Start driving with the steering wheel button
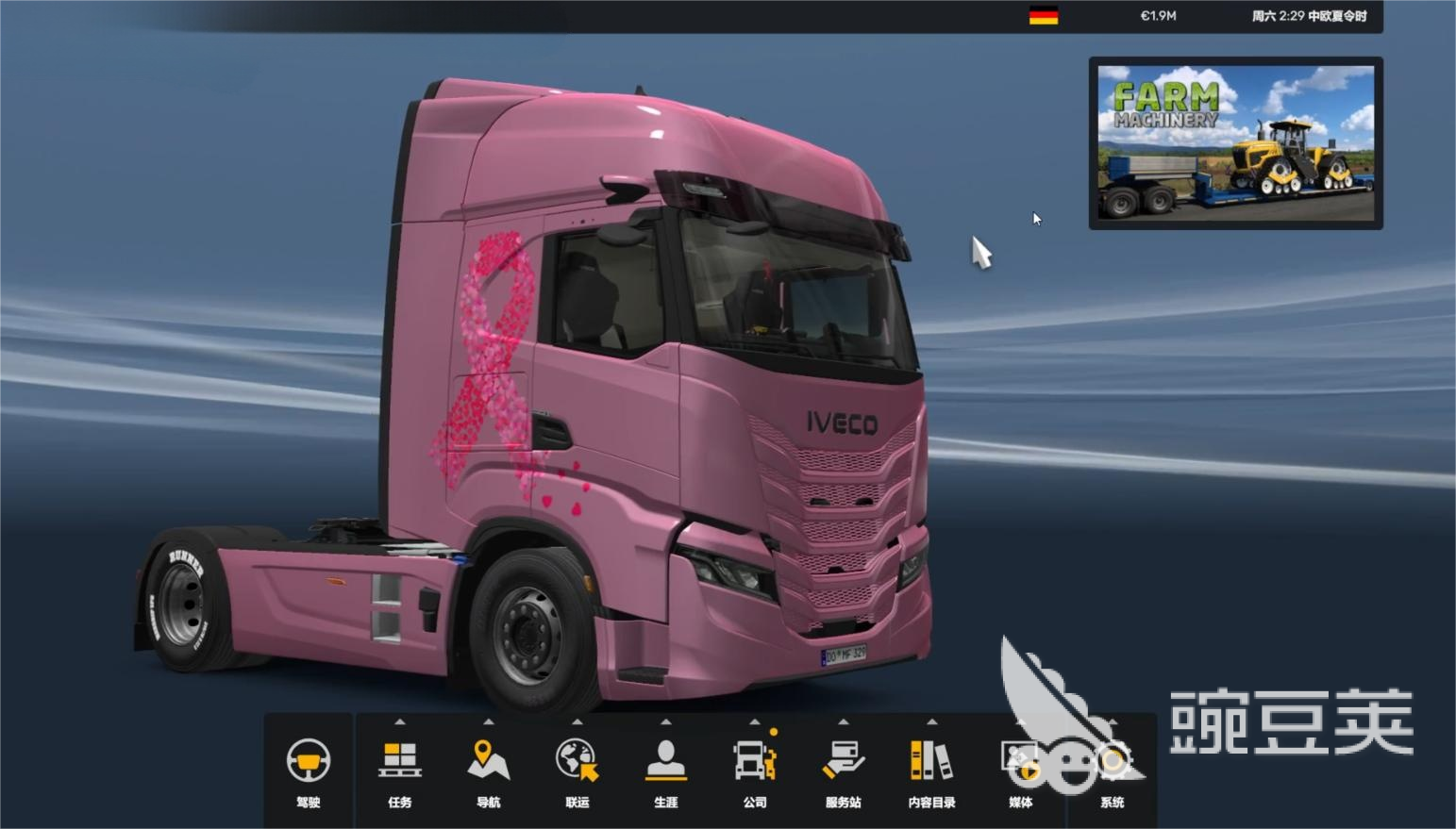 [x=309, y=770]
